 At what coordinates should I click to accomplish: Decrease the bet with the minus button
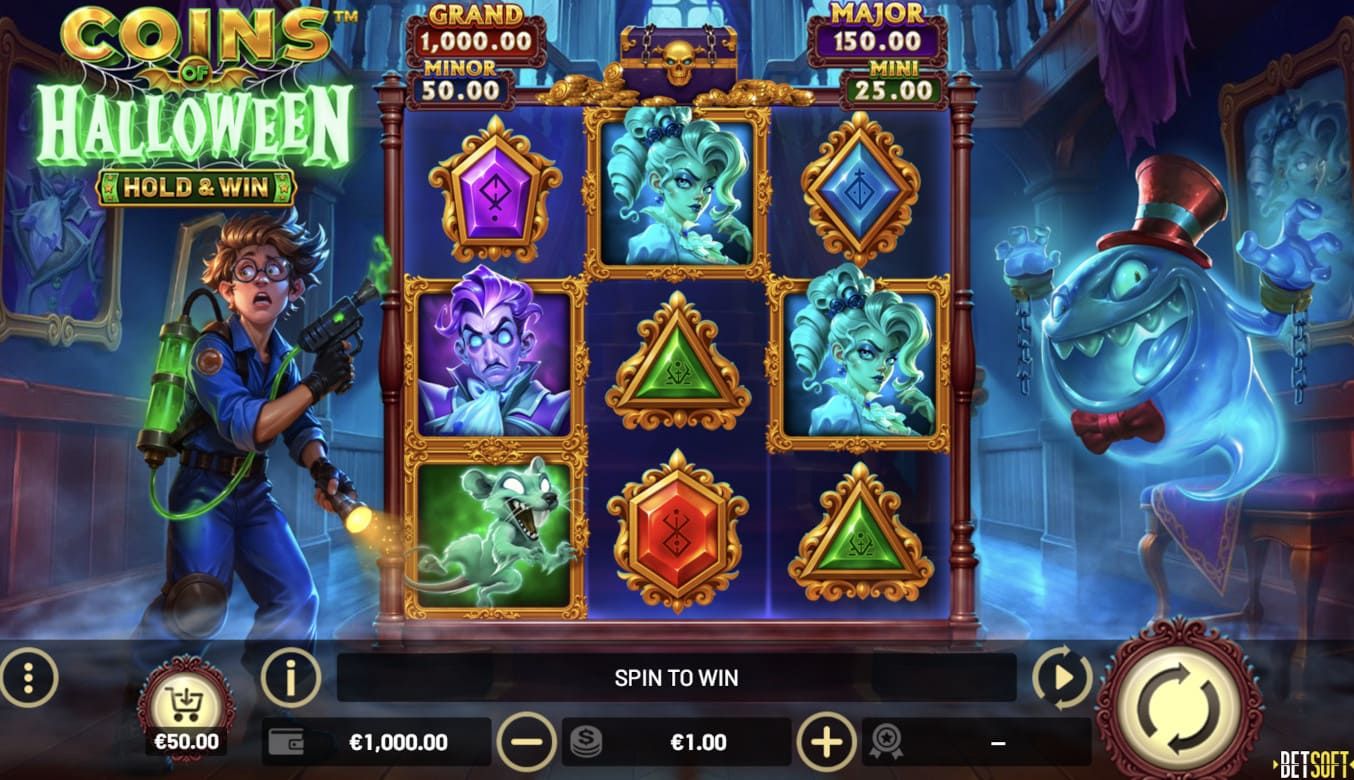[526, 742]
